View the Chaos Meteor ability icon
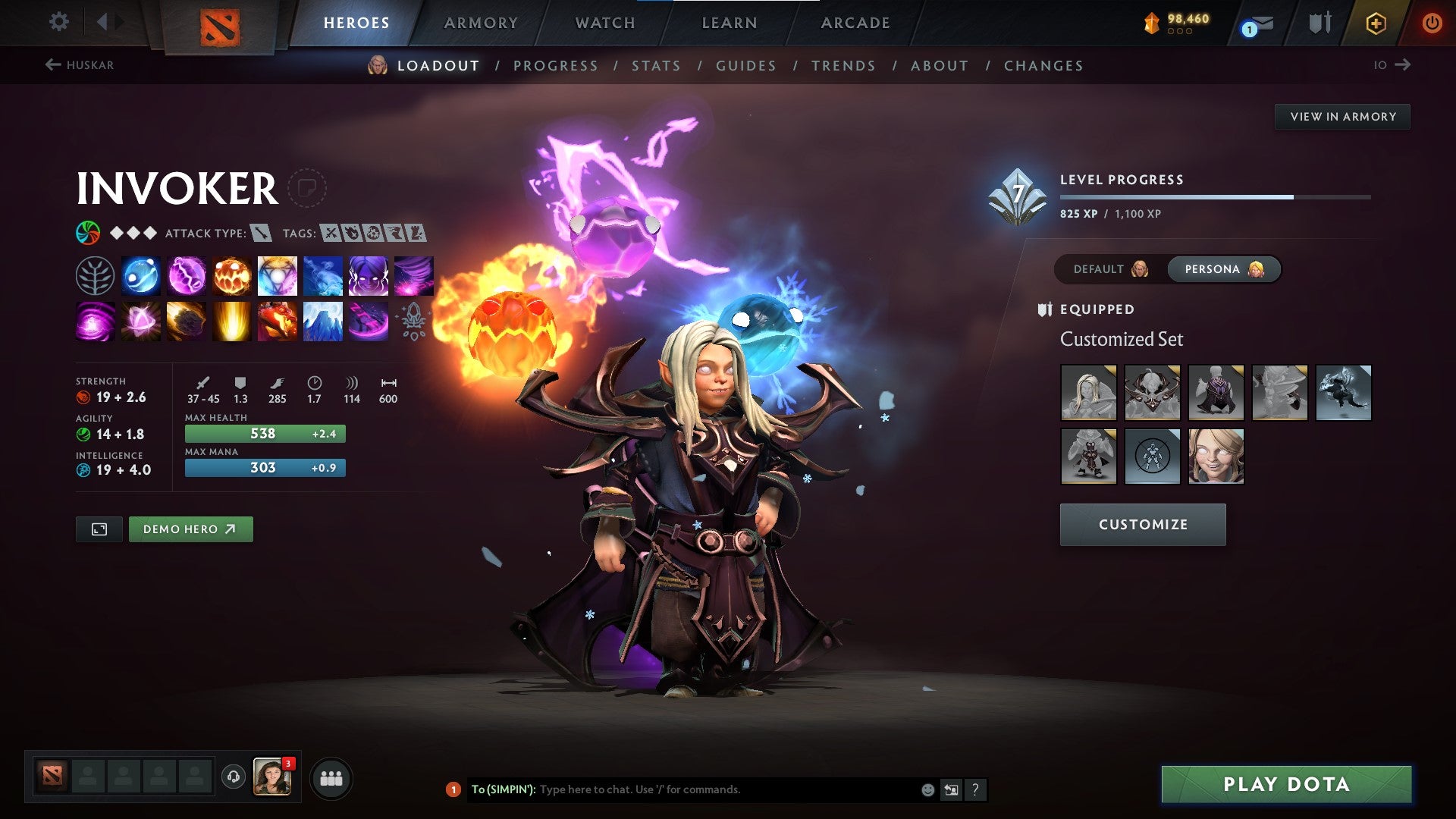 (187, 321)
